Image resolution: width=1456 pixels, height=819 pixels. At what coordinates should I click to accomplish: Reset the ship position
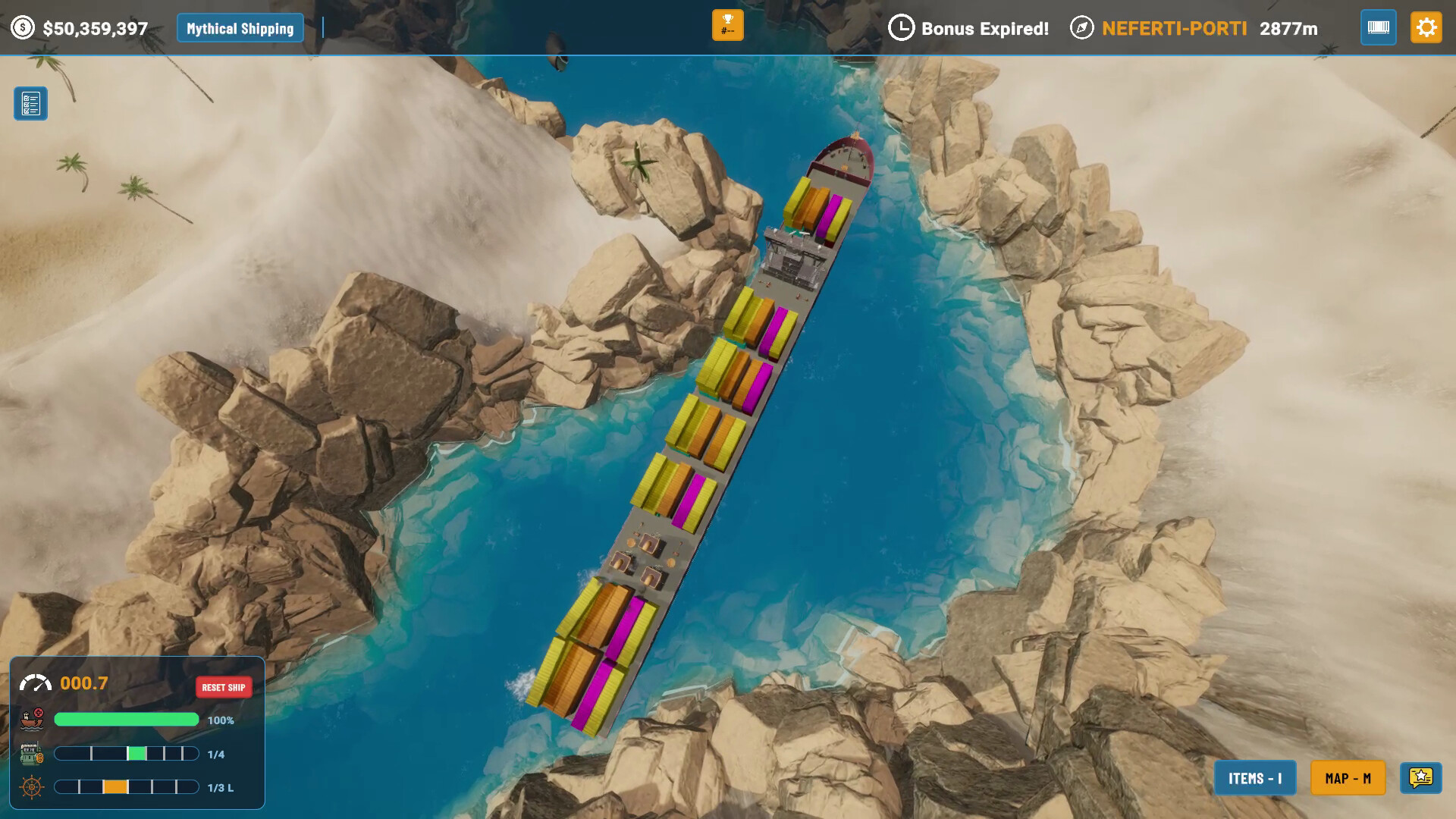click(224, 687)
